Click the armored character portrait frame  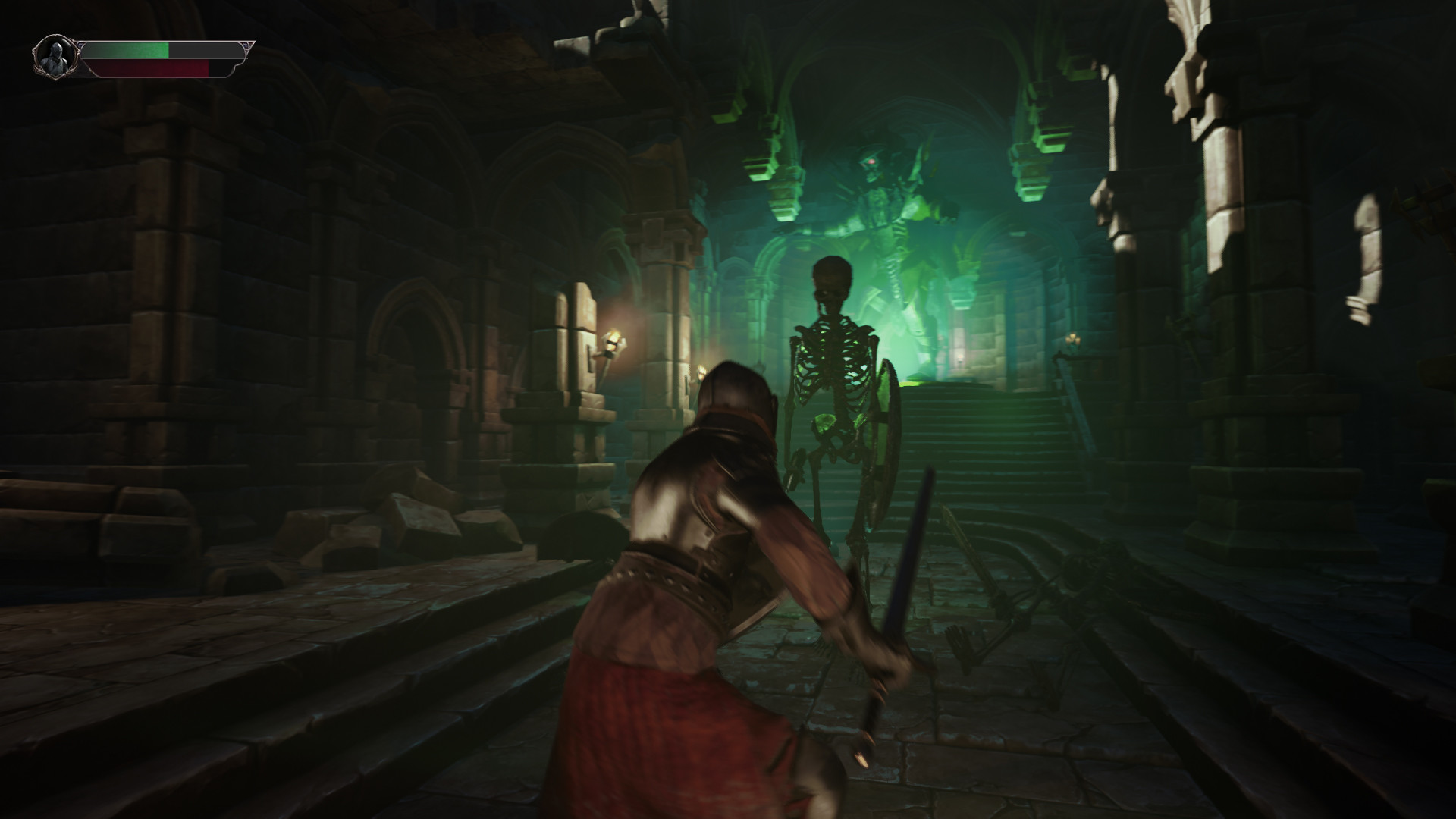57,57
